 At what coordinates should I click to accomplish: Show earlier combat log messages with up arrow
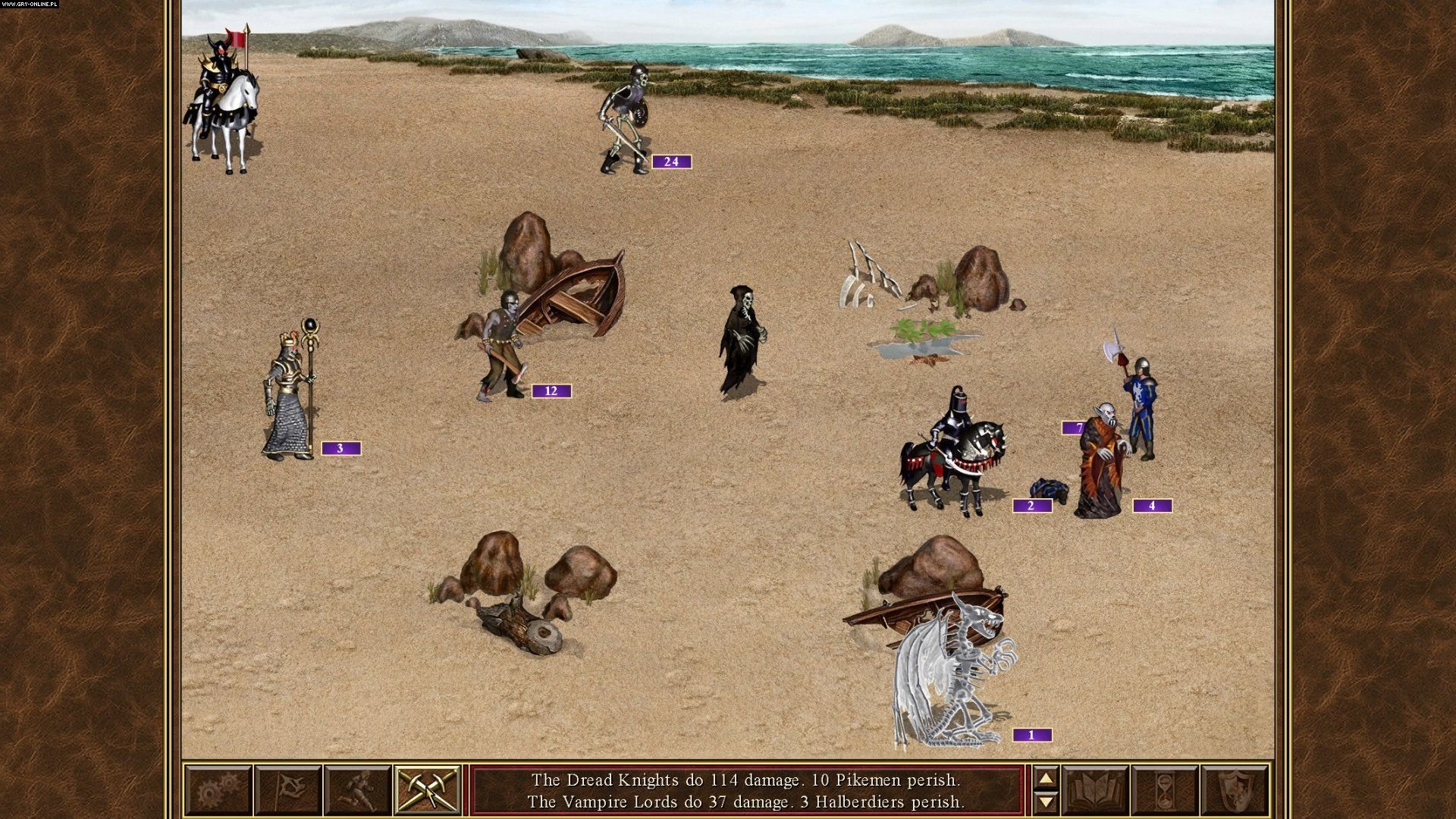coord(1046,779)
